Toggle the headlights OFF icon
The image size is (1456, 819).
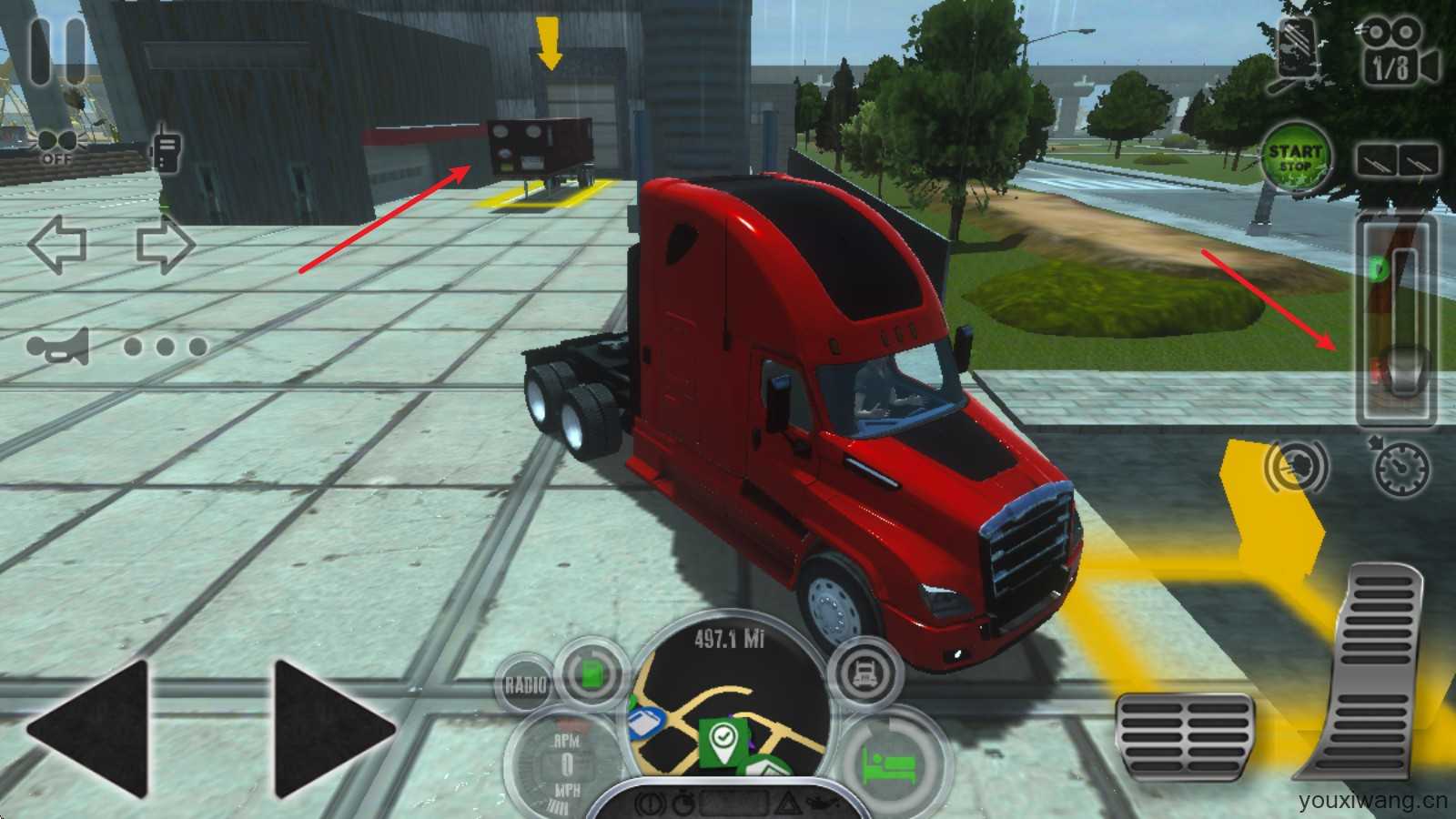pyautogui.click(x=56, y=146)
